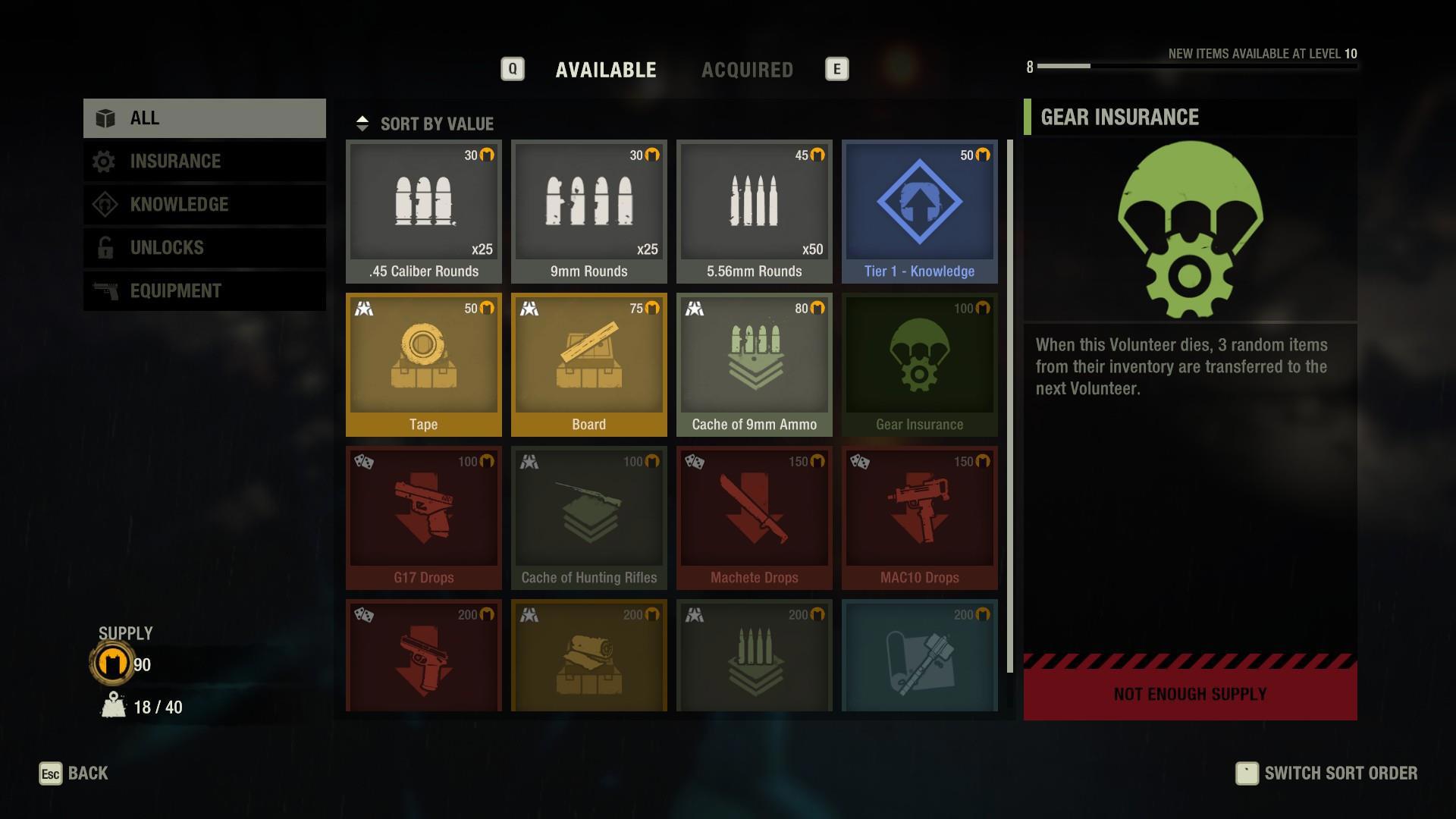Choose the Machete Drops tile
The width and height of the screenshot is (1456, 819).
pyautogui.click(x=754, y=517)
